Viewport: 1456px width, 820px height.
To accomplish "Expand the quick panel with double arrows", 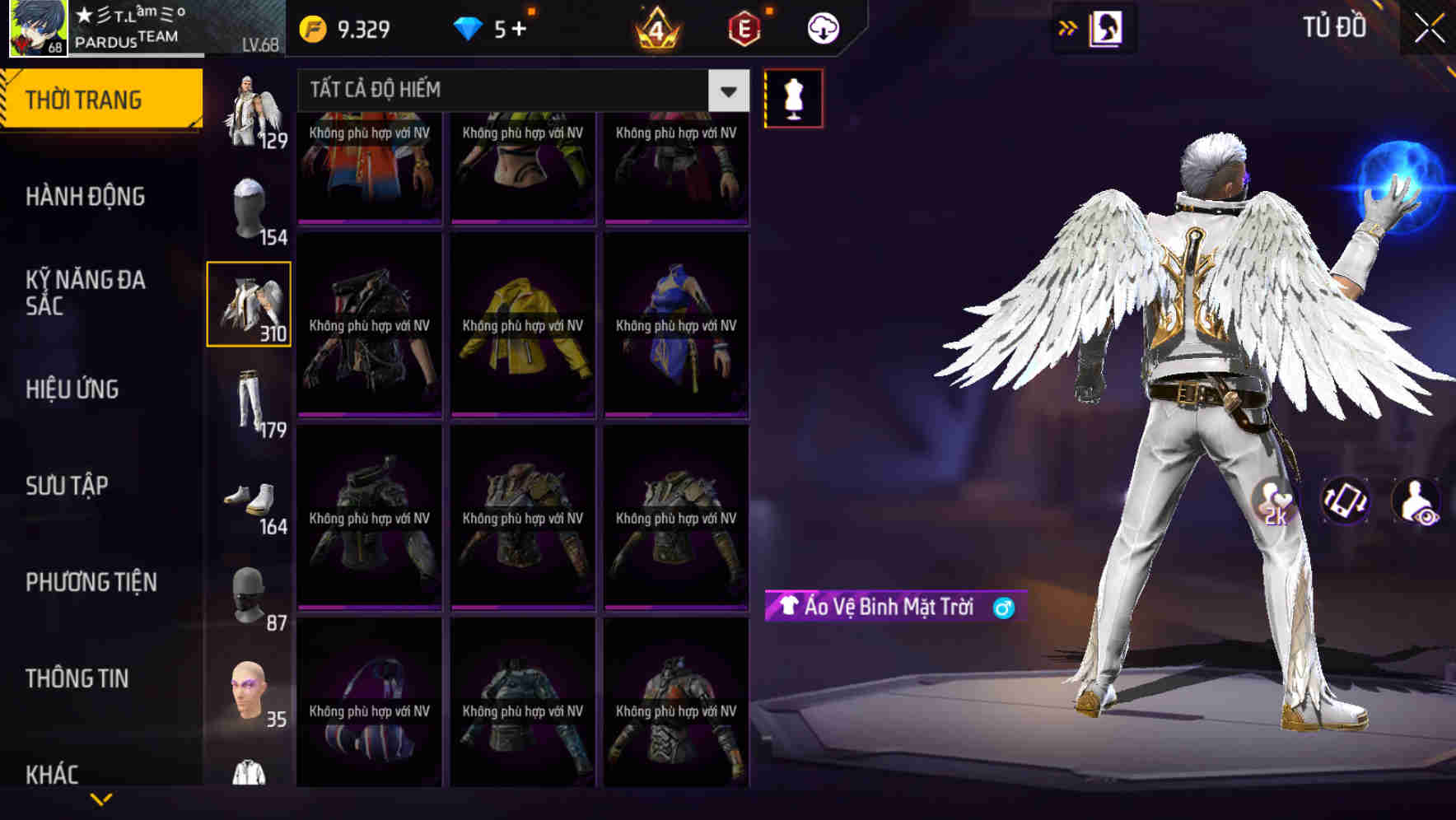I will 1066,26.
